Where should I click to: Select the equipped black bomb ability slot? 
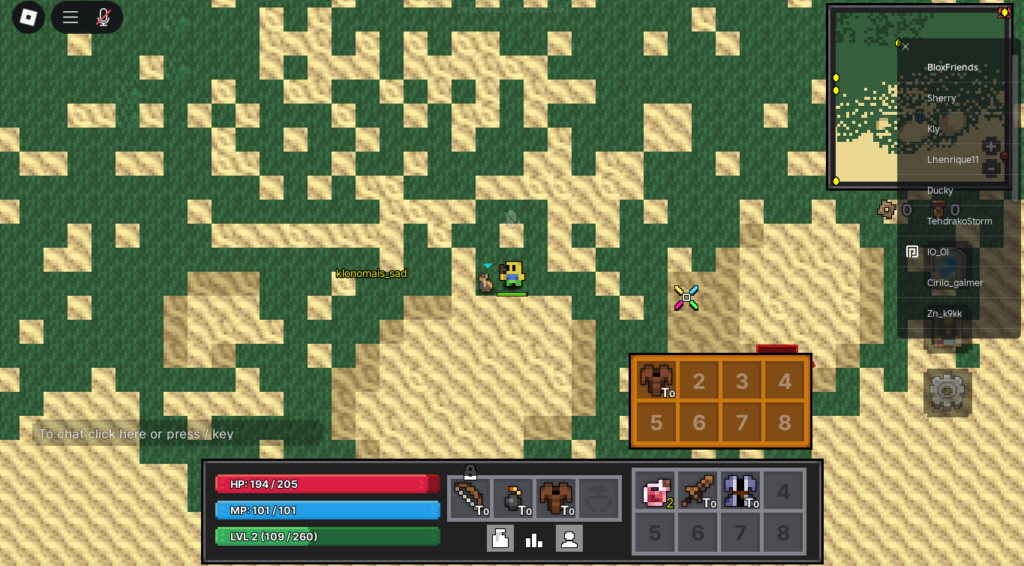[x=512, y=497]
